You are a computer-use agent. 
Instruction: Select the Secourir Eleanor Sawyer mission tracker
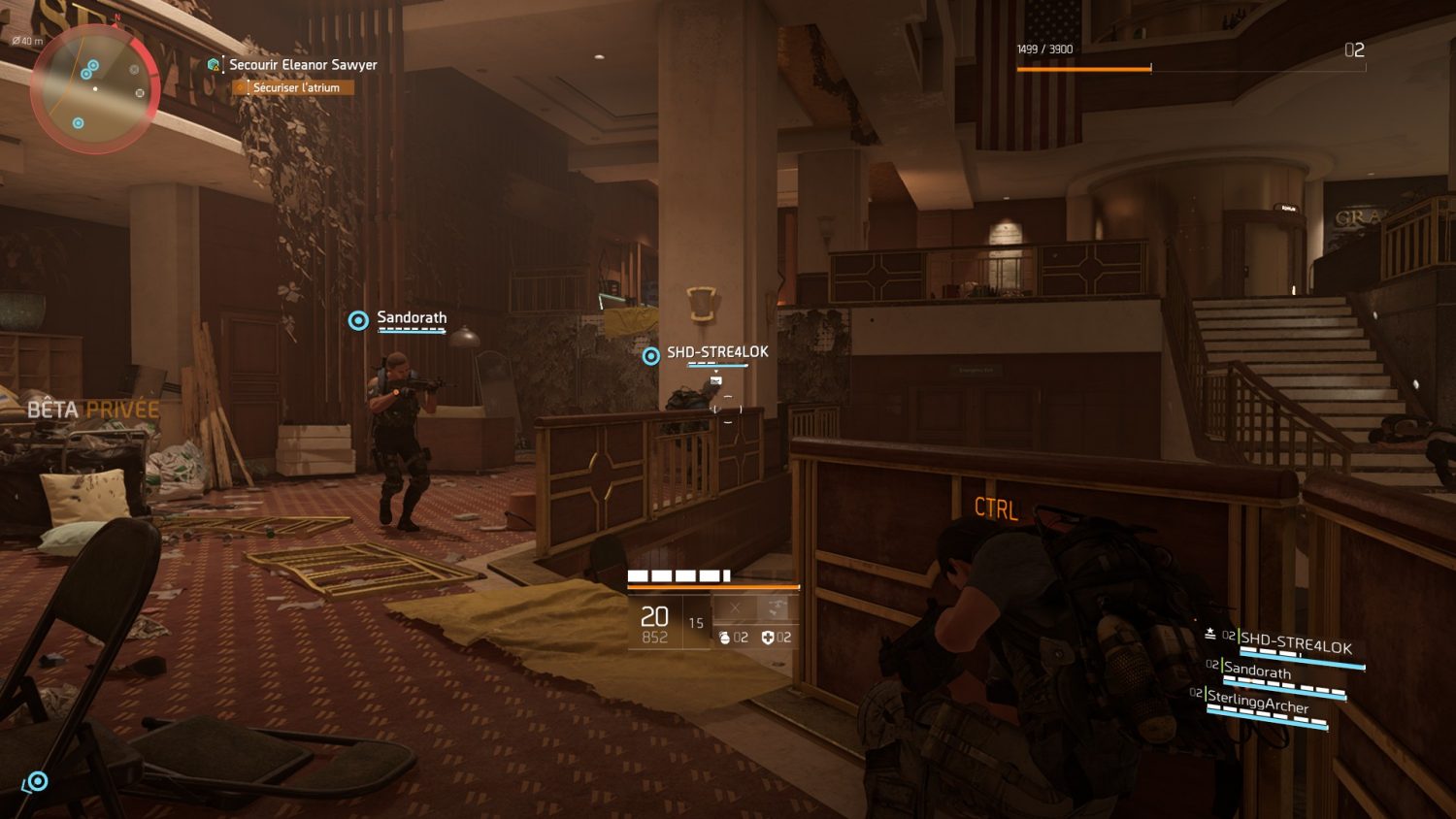[x=302, y=65]
